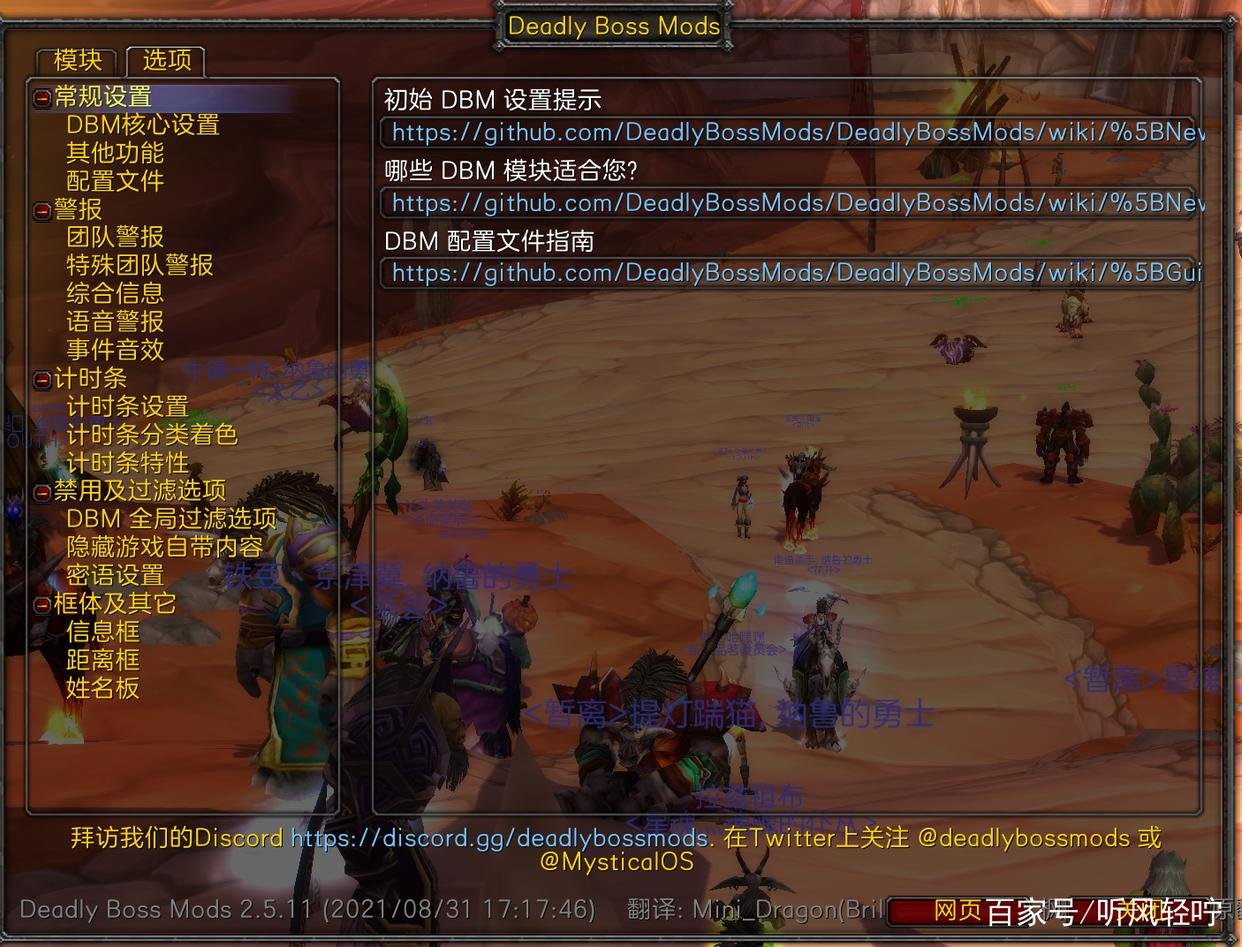Select the 综合信息 entry

pos(115,293)
